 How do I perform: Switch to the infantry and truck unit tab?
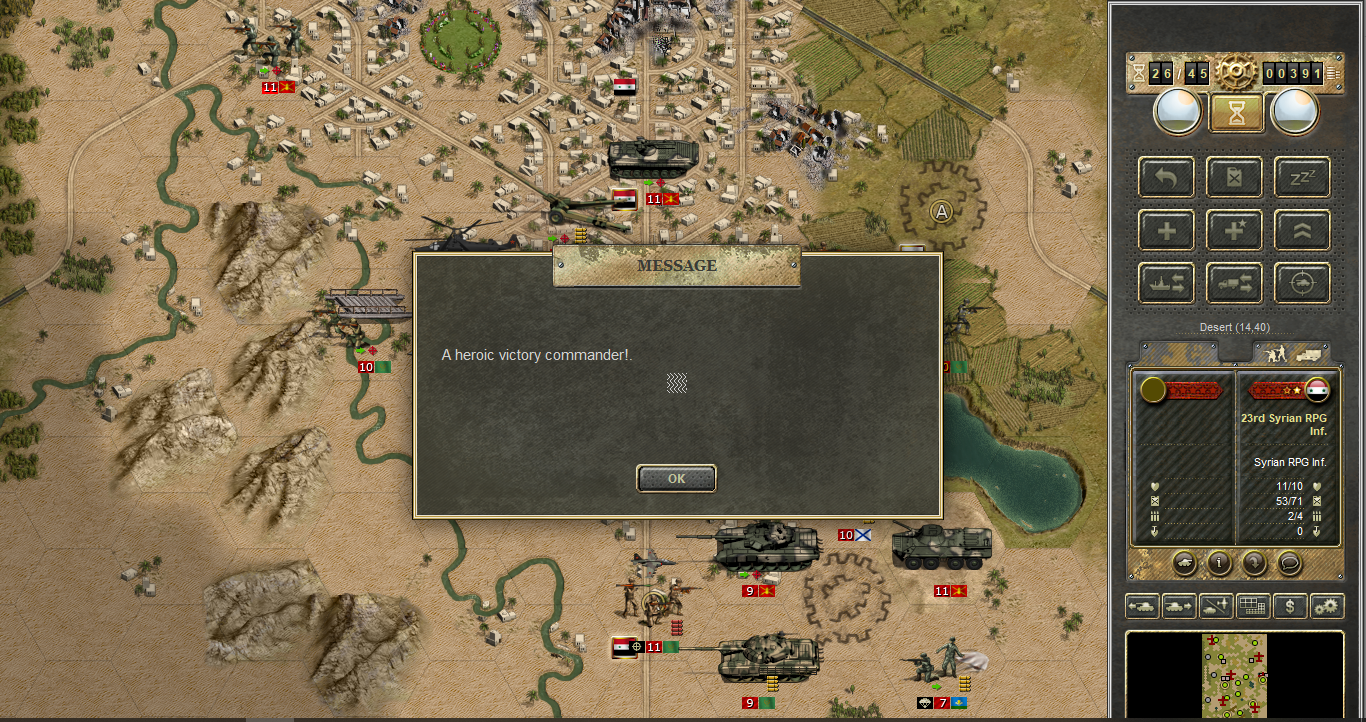1292,353
